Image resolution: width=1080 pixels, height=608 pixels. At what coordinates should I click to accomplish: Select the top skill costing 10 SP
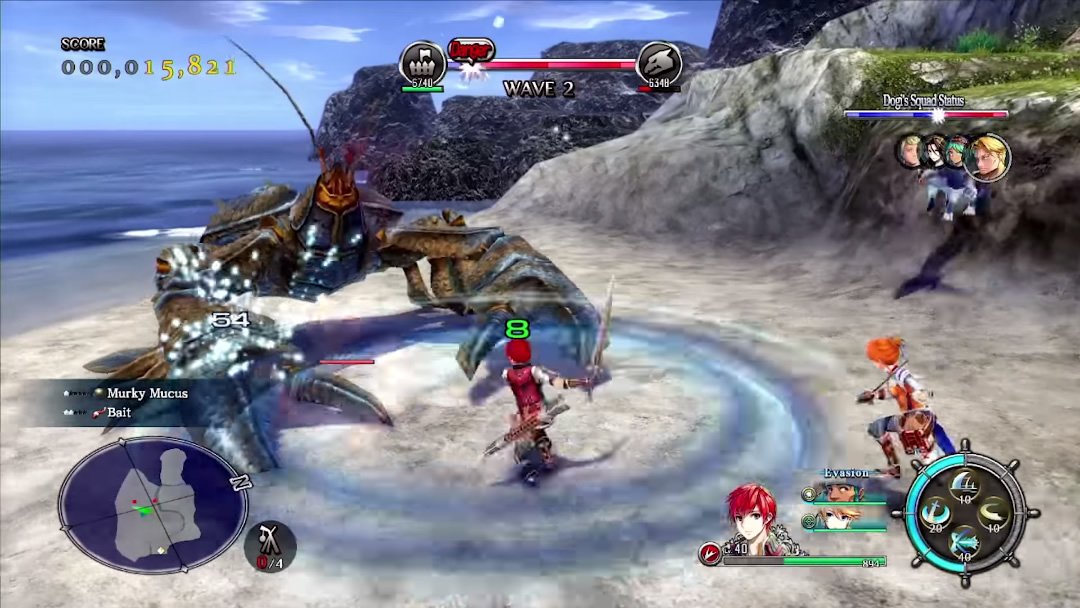(x=964, y=485)
